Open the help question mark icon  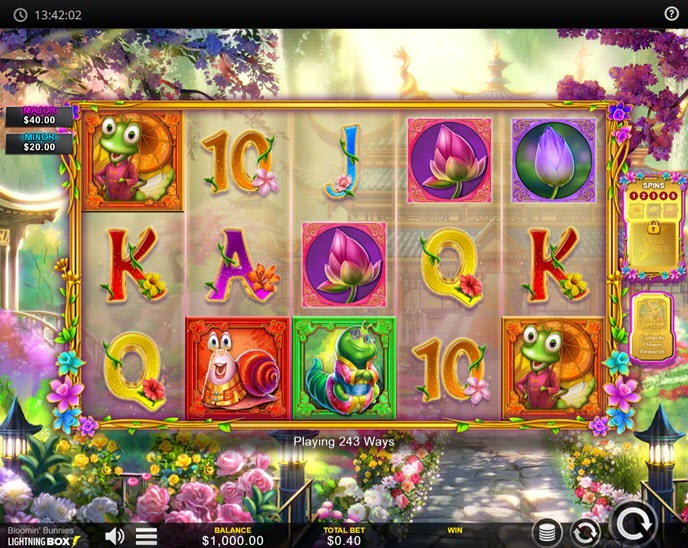click(x=672, y=14)
